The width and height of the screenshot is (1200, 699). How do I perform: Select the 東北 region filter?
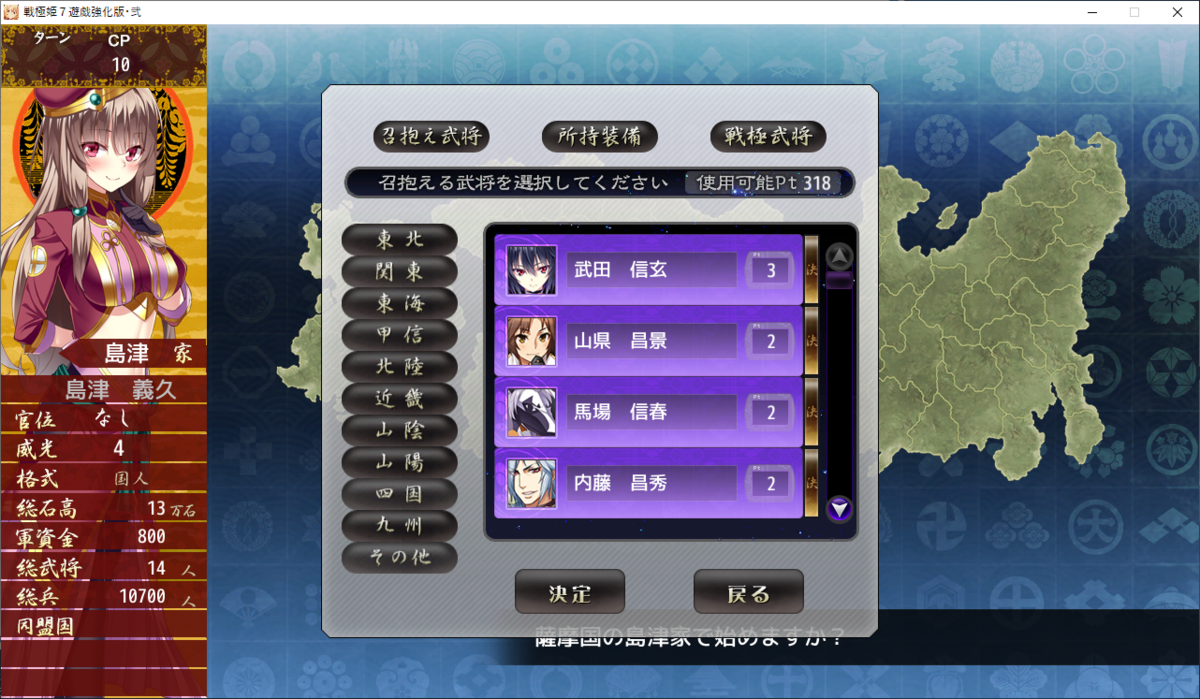(x=400, y=240)
